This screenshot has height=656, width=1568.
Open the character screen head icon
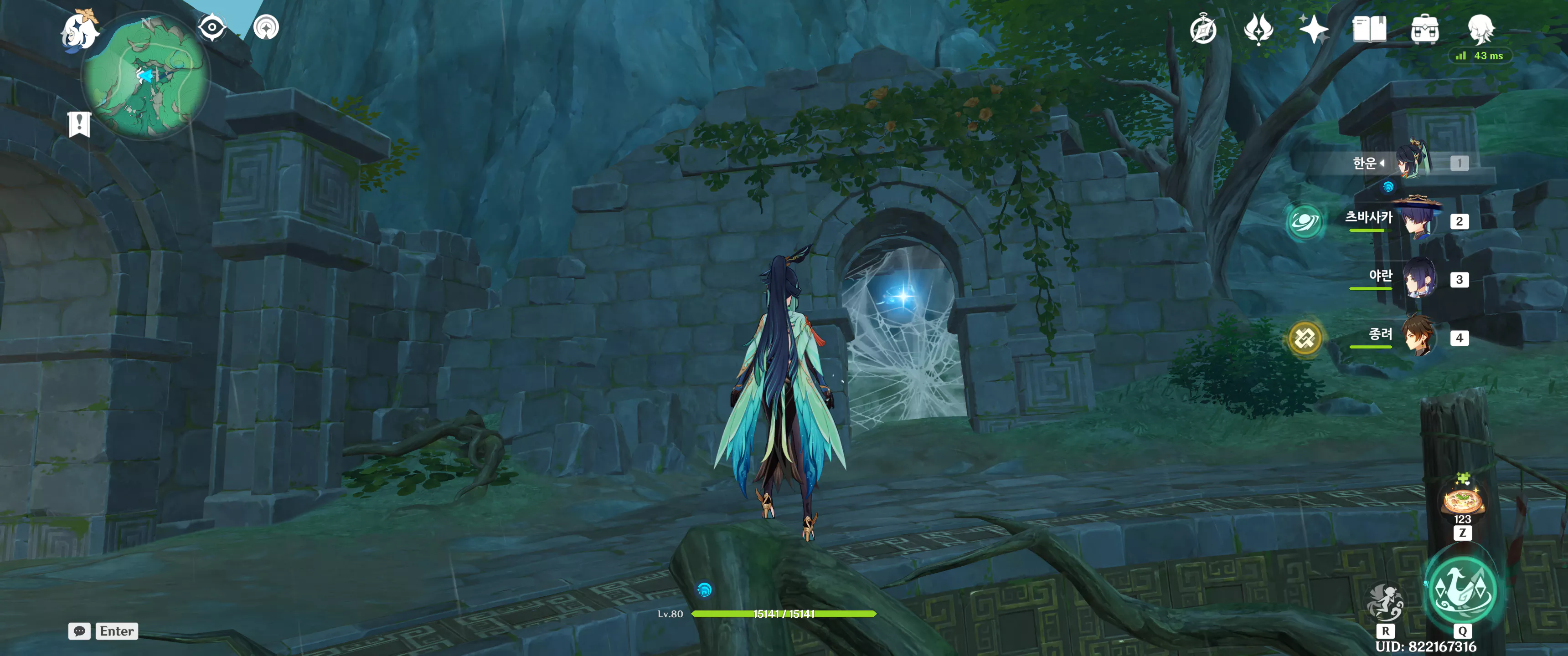point(1480,28)
